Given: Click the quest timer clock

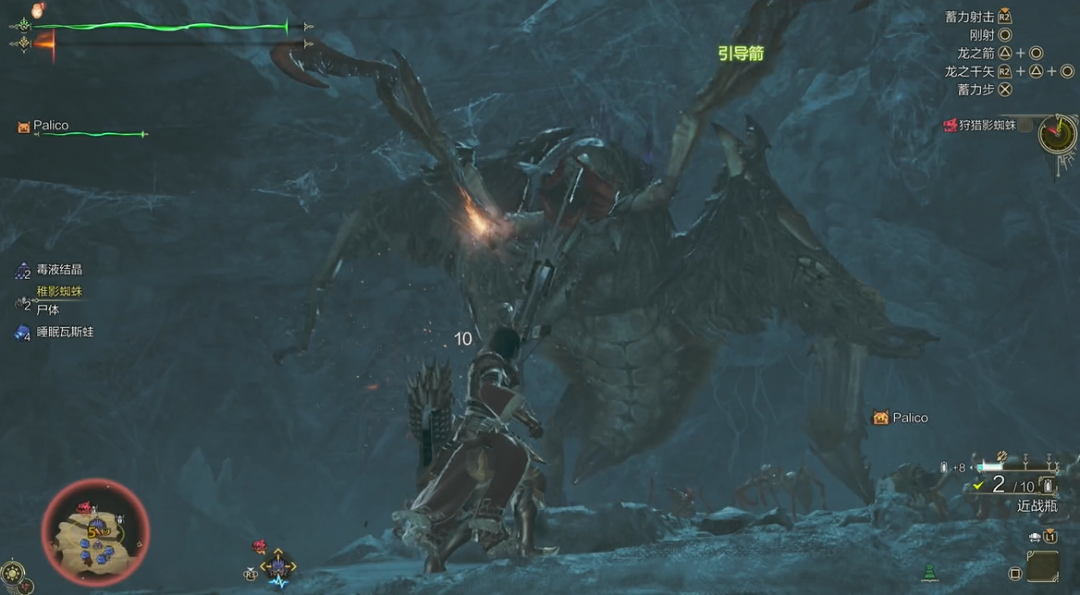Looking at the screenshot, I should click(1057, 133).
